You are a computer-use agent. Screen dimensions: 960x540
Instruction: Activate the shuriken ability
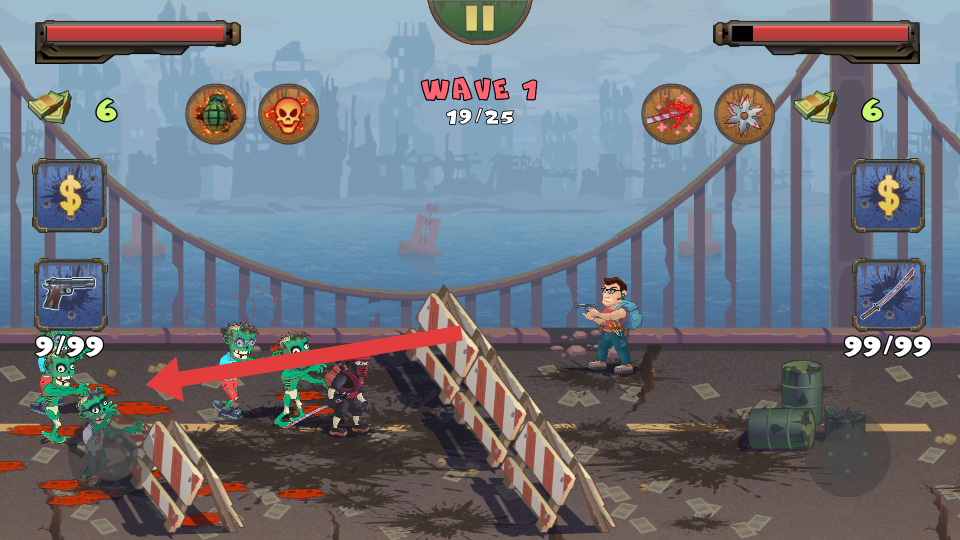tap(745, 114)
